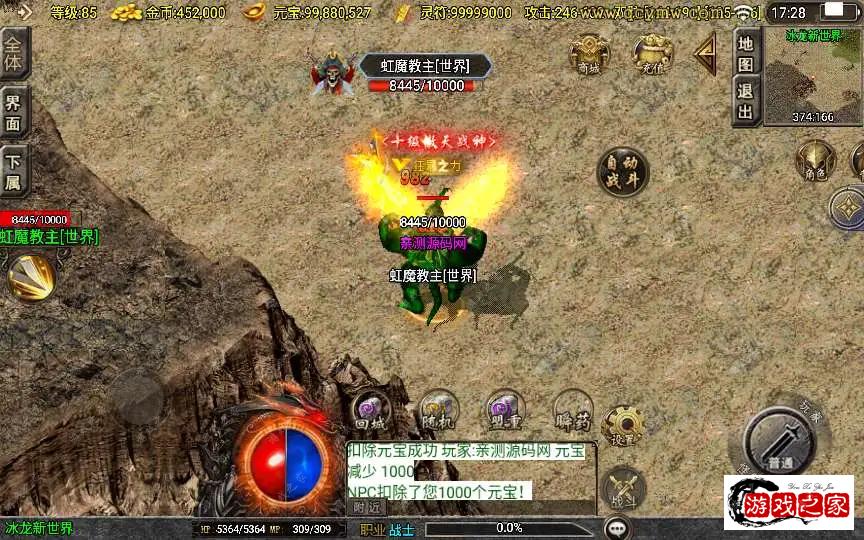Tap the 普通 sword attack button
The height and width of the screenshot is (540, 864).
pos(781,441)
